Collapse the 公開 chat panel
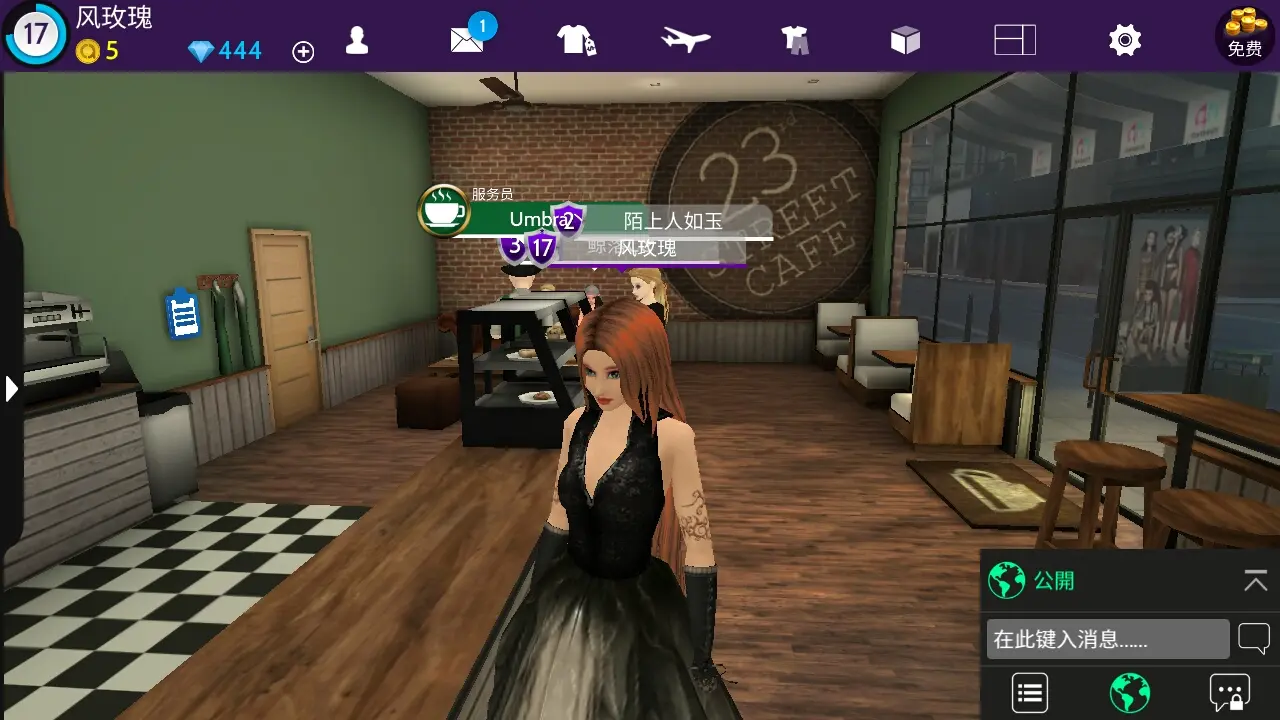1280x720 pixels. (1255, 580)
